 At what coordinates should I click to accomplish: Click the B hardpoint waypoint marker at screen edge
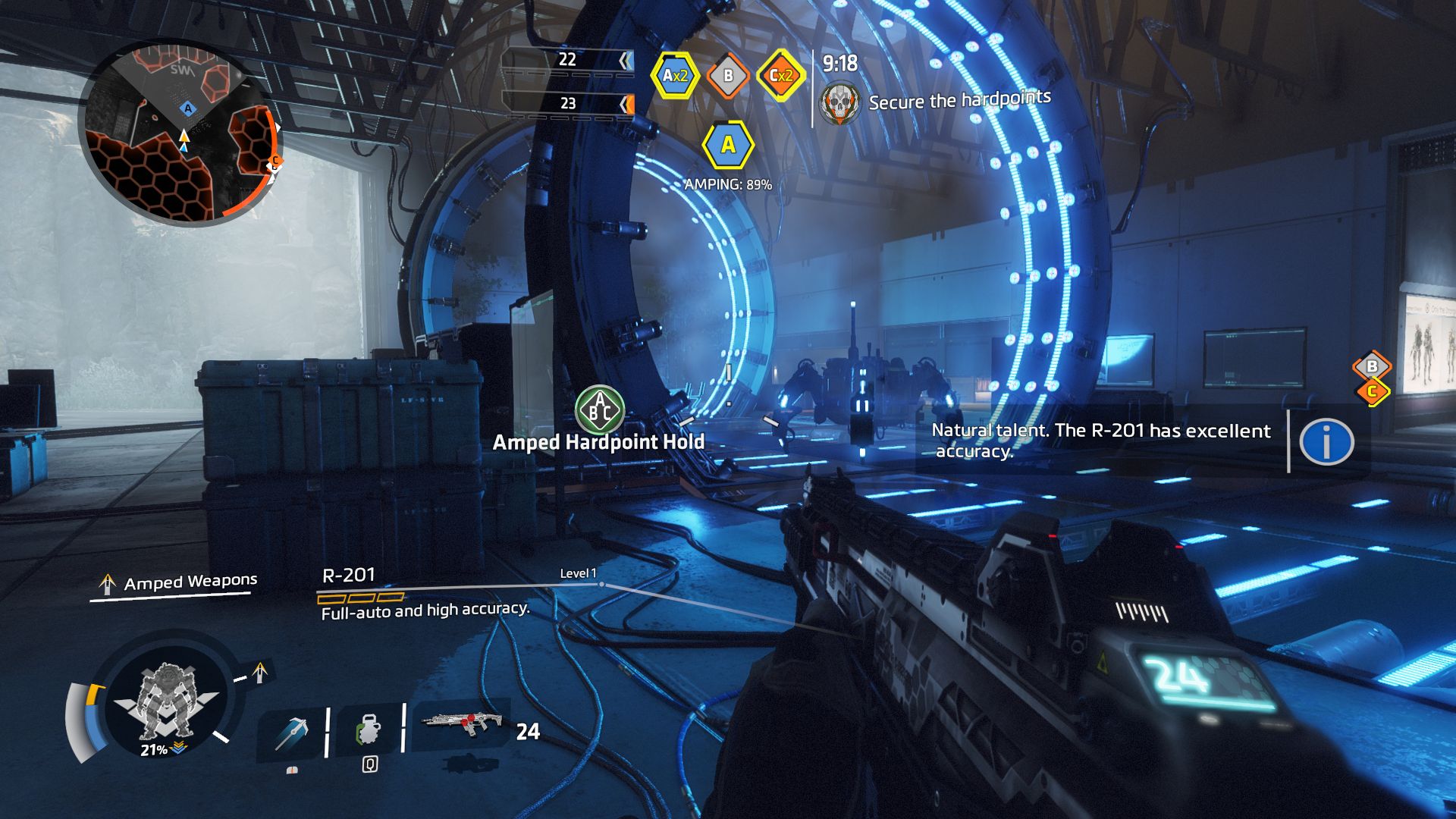click(x=1372, y=367)
